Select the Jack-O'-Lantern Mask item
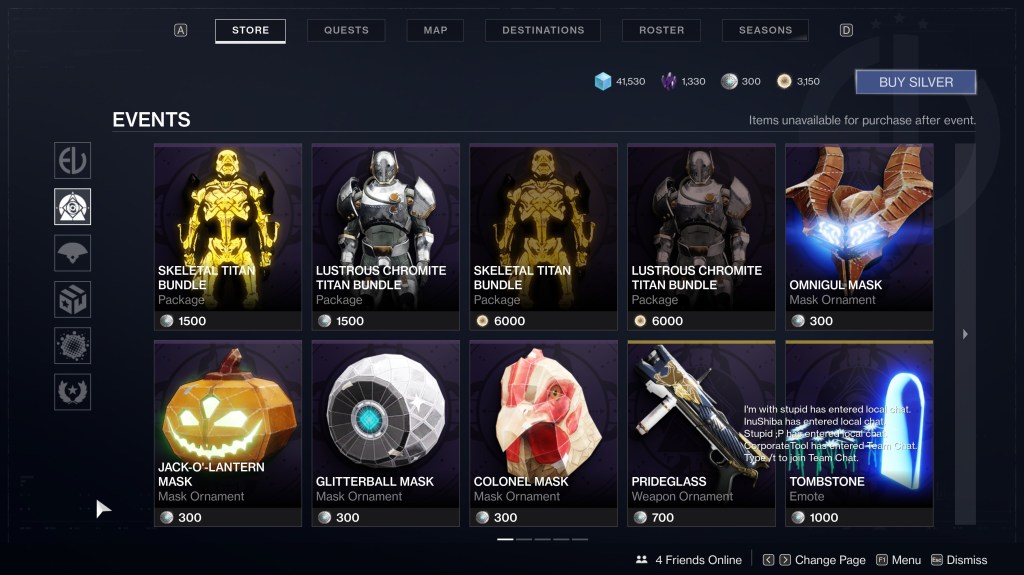 [x=228, y=433]
